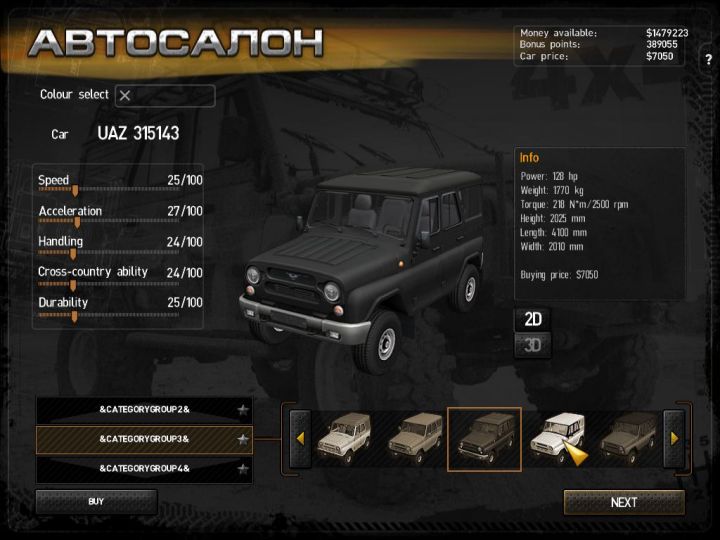Choose the selected dark UAZ thumbnail
The height and width of the screenshot is (540, 720).
coord(483,438)
